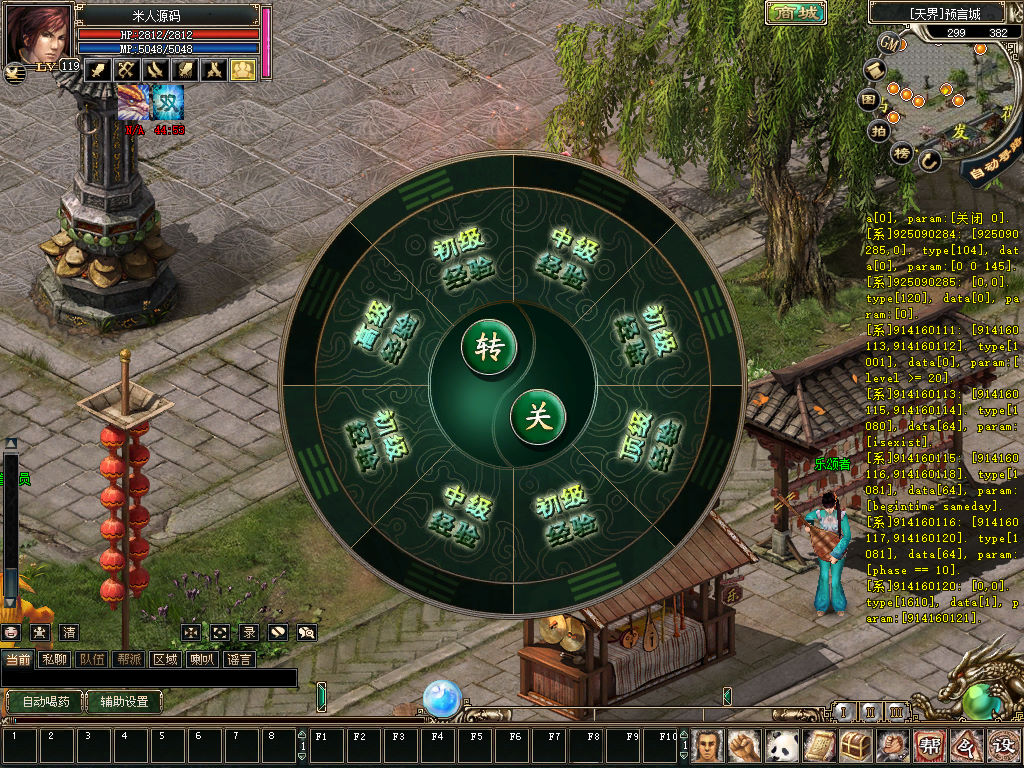Open the panda pet icon

pos(781,745)
